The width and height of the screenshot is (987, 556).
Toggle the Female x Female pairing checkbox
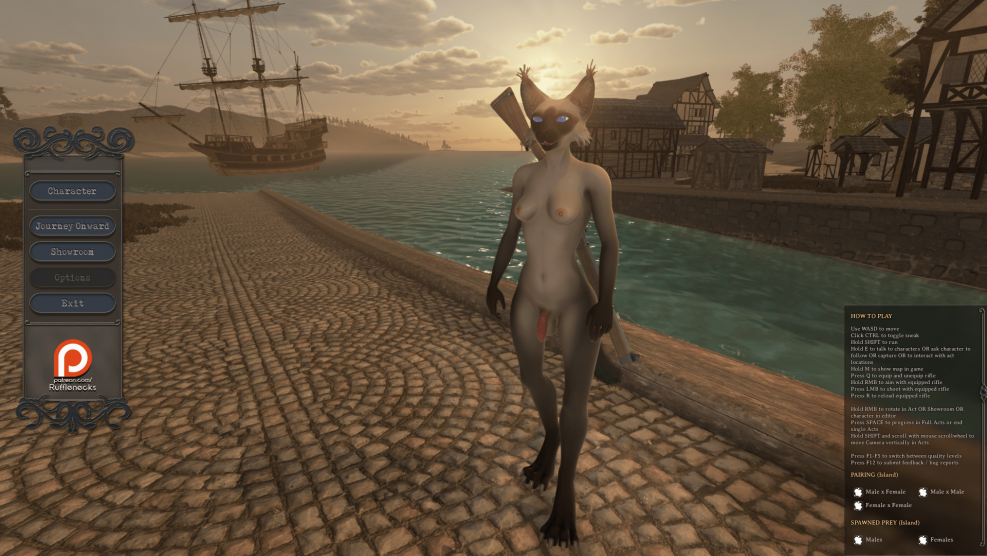coord(858,506)
